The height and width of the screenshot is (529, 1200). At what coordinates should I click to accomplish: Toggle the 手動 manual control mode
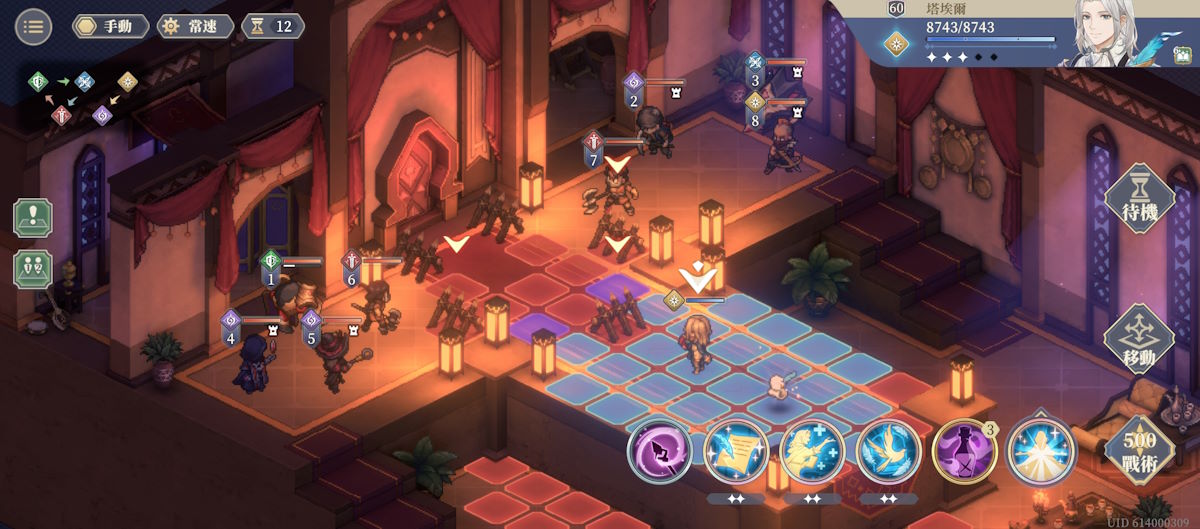click(110, 26)
